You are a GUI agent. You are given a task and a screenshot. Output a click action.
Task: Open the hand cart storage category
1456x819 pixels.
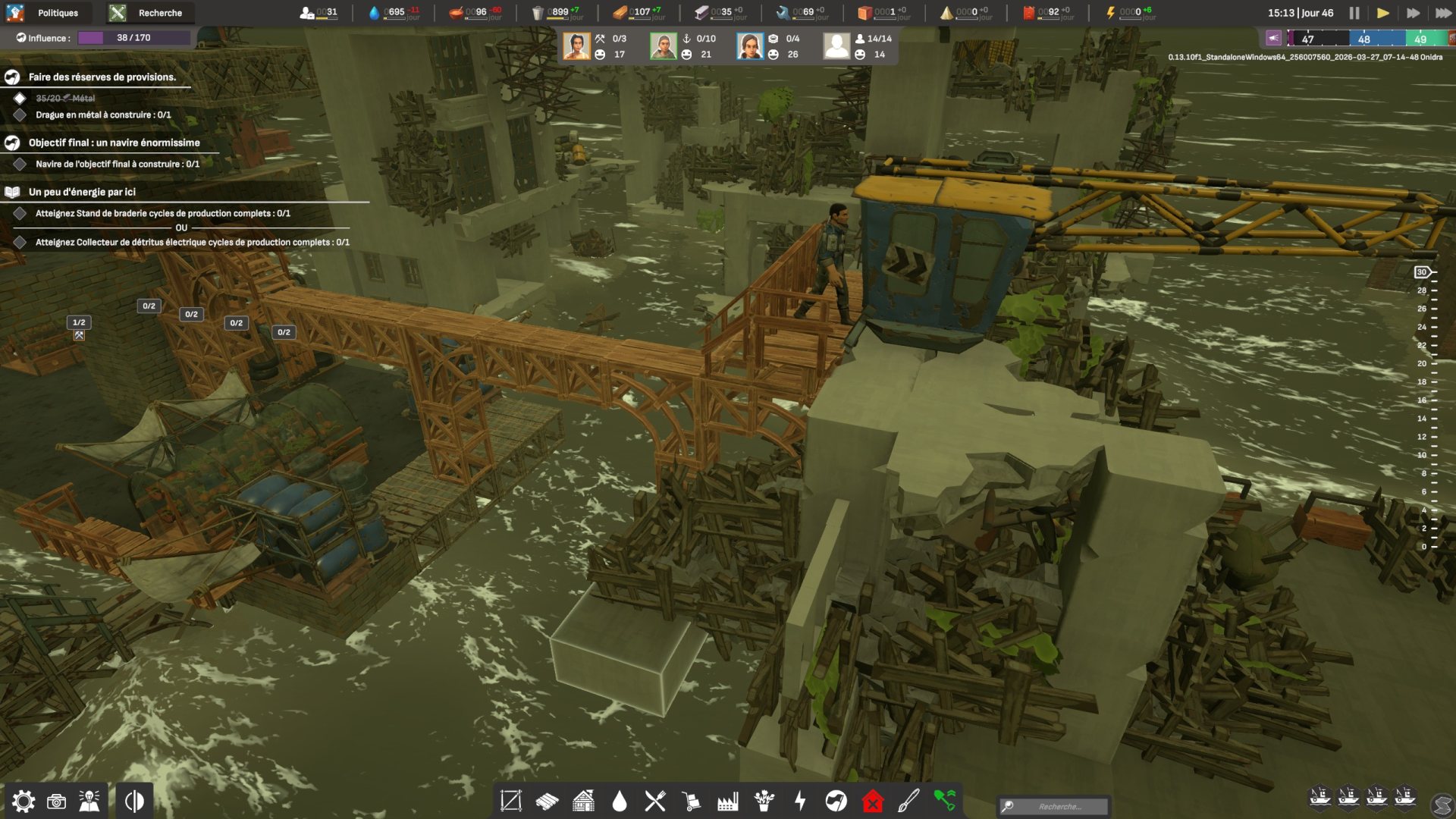point(691,801)
